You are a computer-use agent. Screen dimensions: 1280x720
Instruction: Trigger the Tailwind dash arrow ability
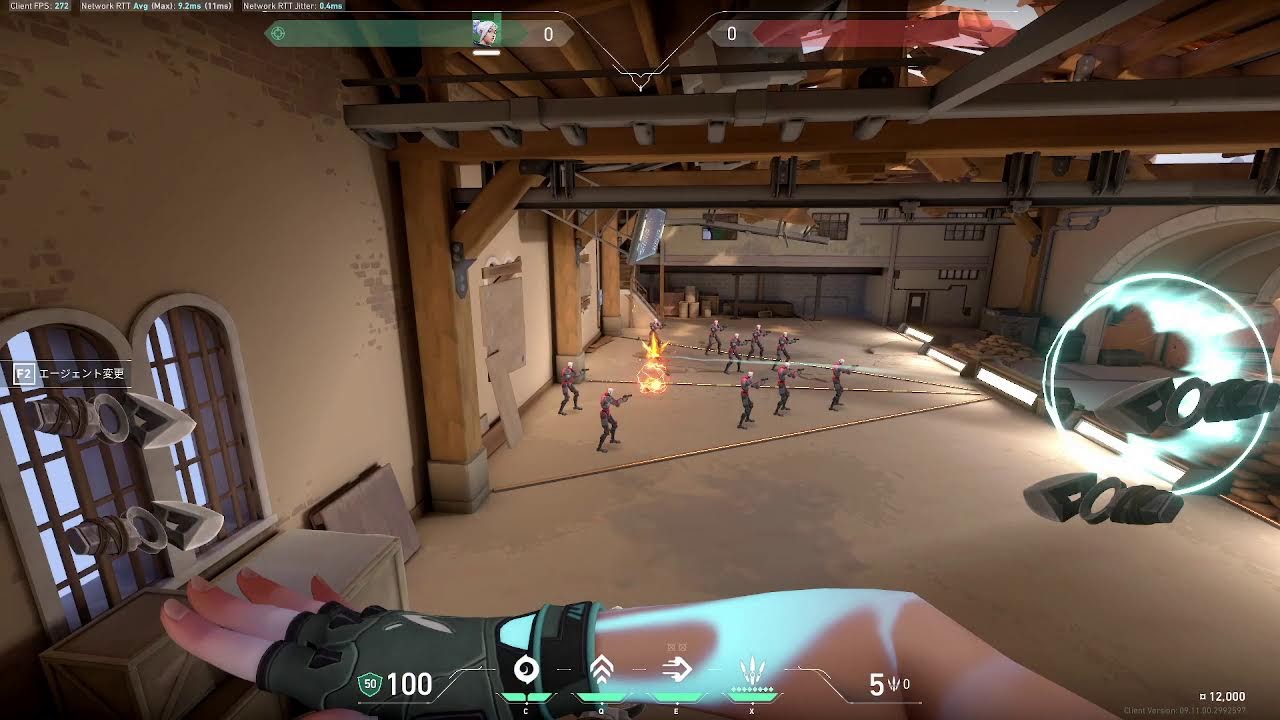point(677,670)
